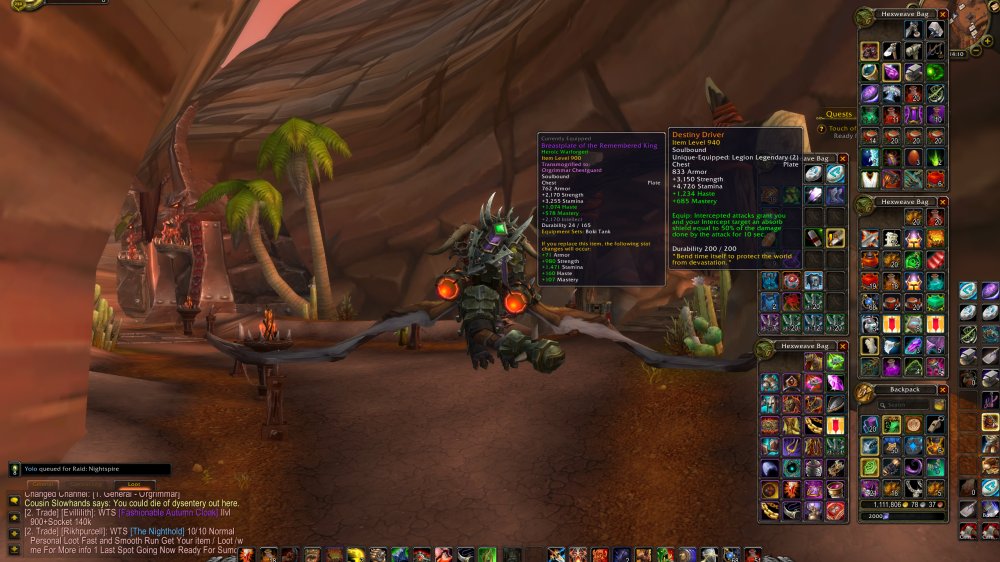Expand the Quests tracker header
The height and width of the screenshot is (562, 1000).
(838, 114)
